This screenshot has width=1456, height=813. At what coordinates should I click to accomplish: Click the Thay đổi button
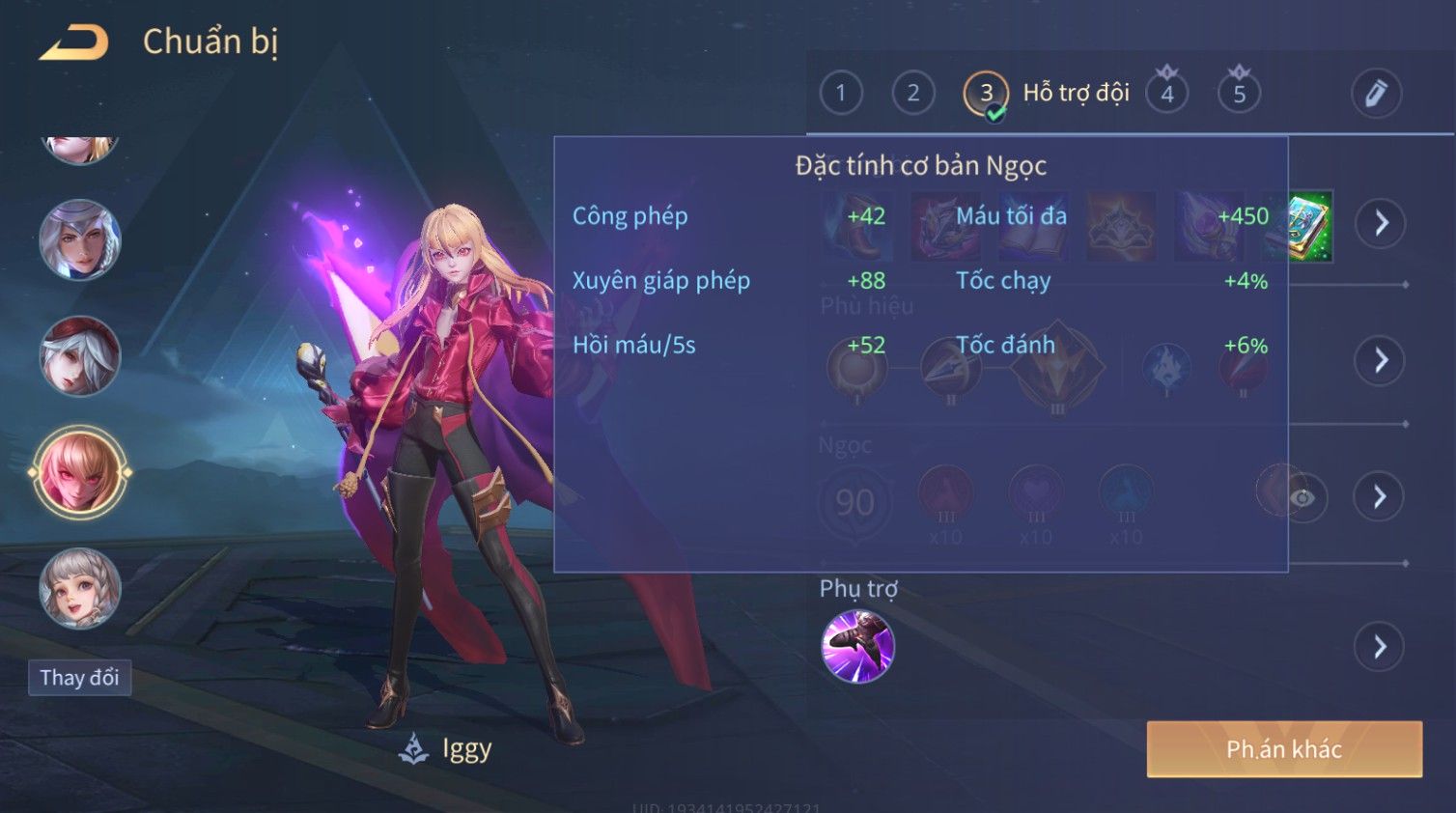coord(79,678)
